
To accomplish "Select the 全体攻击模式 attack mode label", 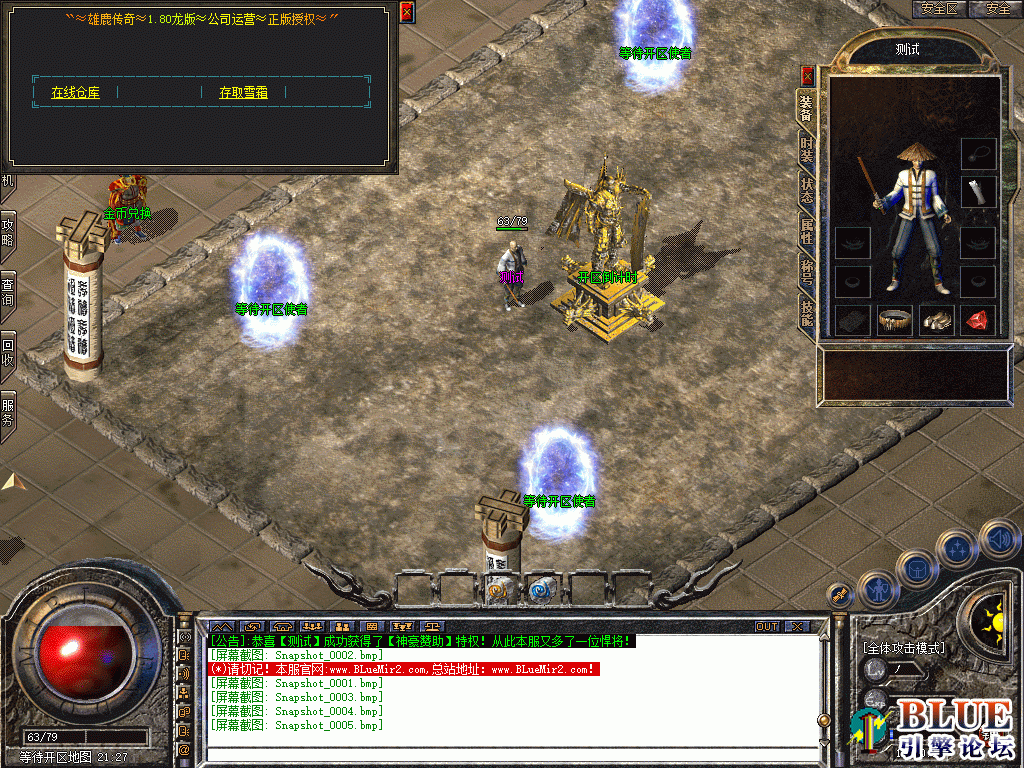I will (x=903, y=648).
